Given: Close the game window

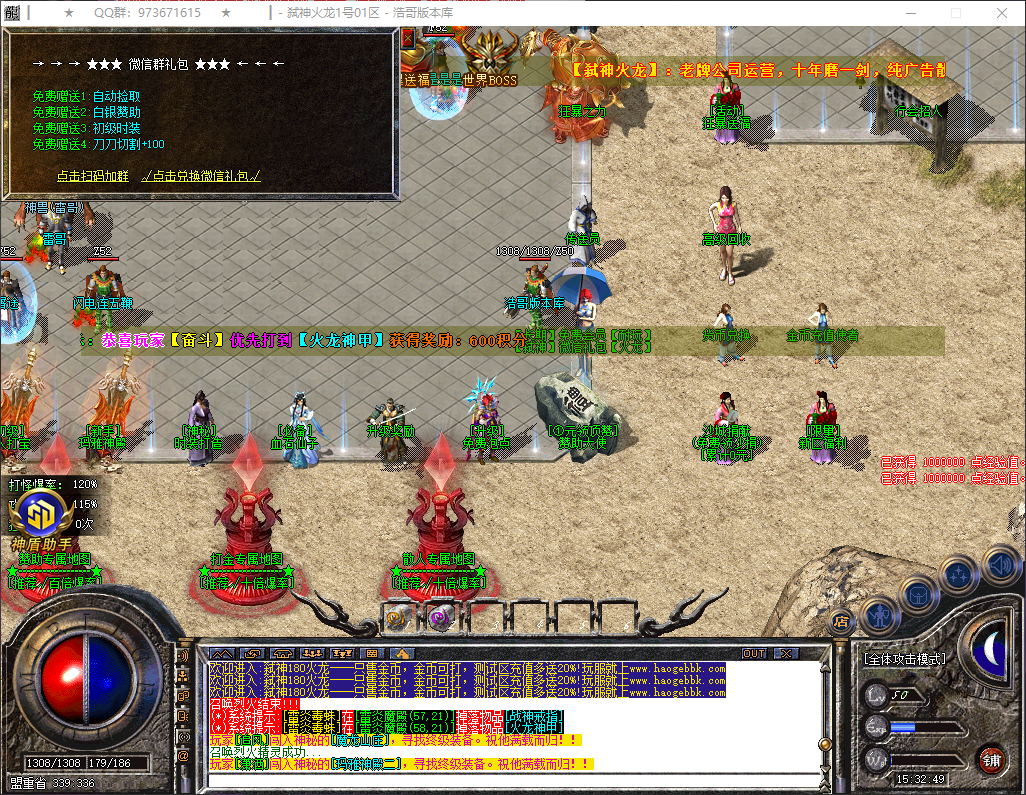Looking at the screenshot, I should click(x=1002, y=13).
